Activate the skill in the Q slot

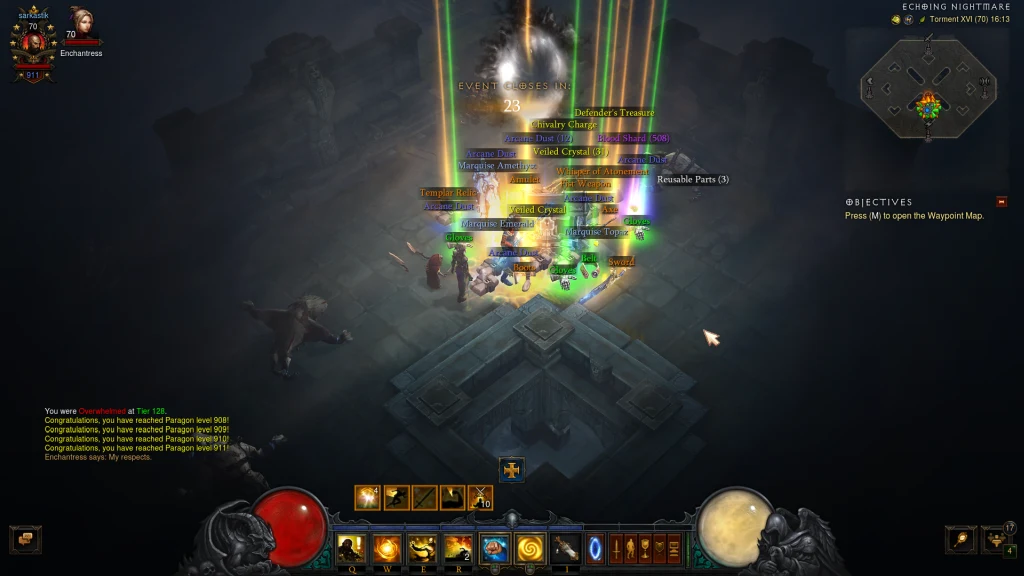[x=351, y=548]
